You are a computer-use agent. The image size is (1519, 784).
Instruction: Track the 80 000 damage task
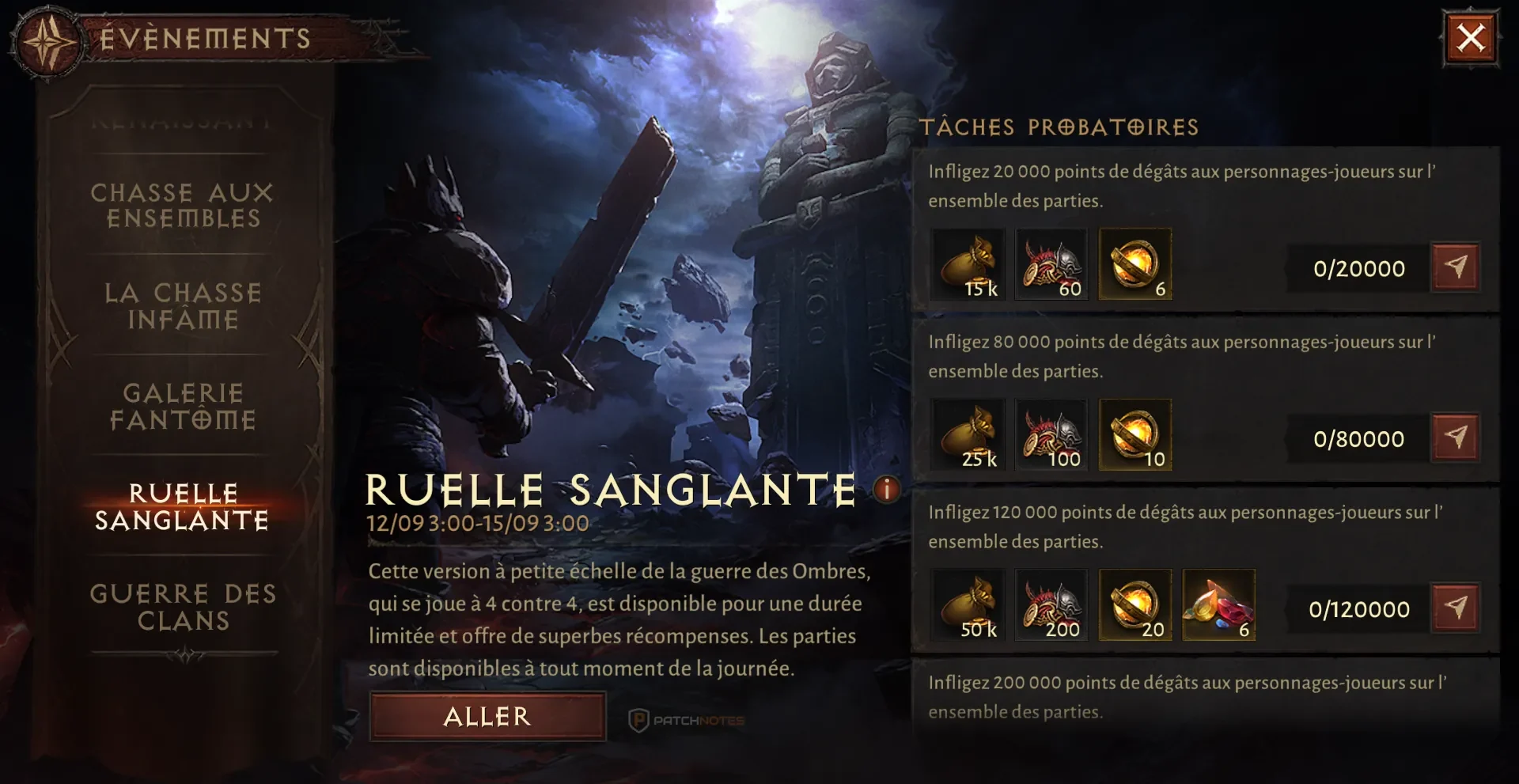(x=1456, y=437)
